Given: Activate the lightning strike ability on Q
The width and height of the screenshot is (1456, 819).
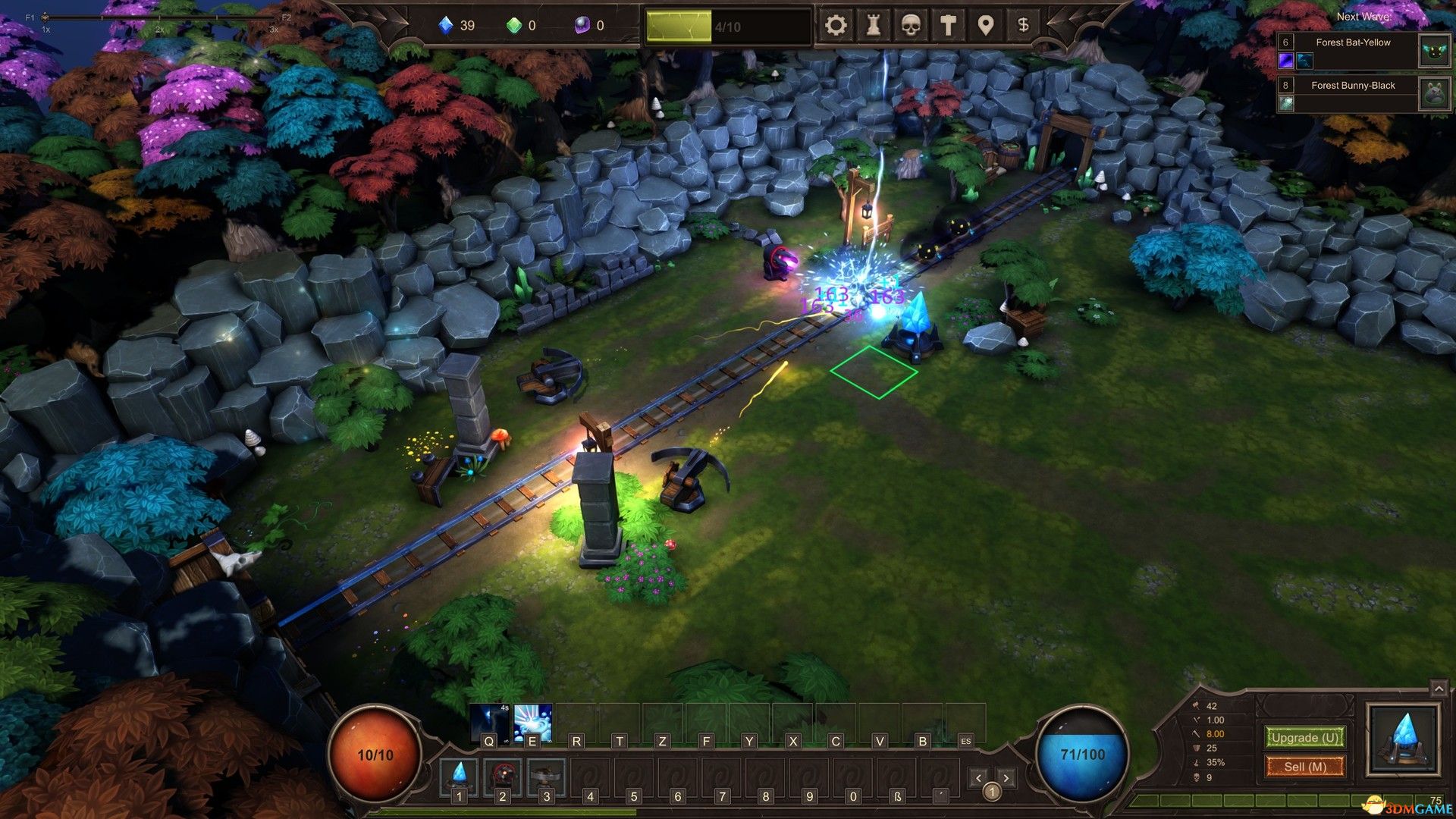Looking at the screenshot, I should click(x=489, y=722).
